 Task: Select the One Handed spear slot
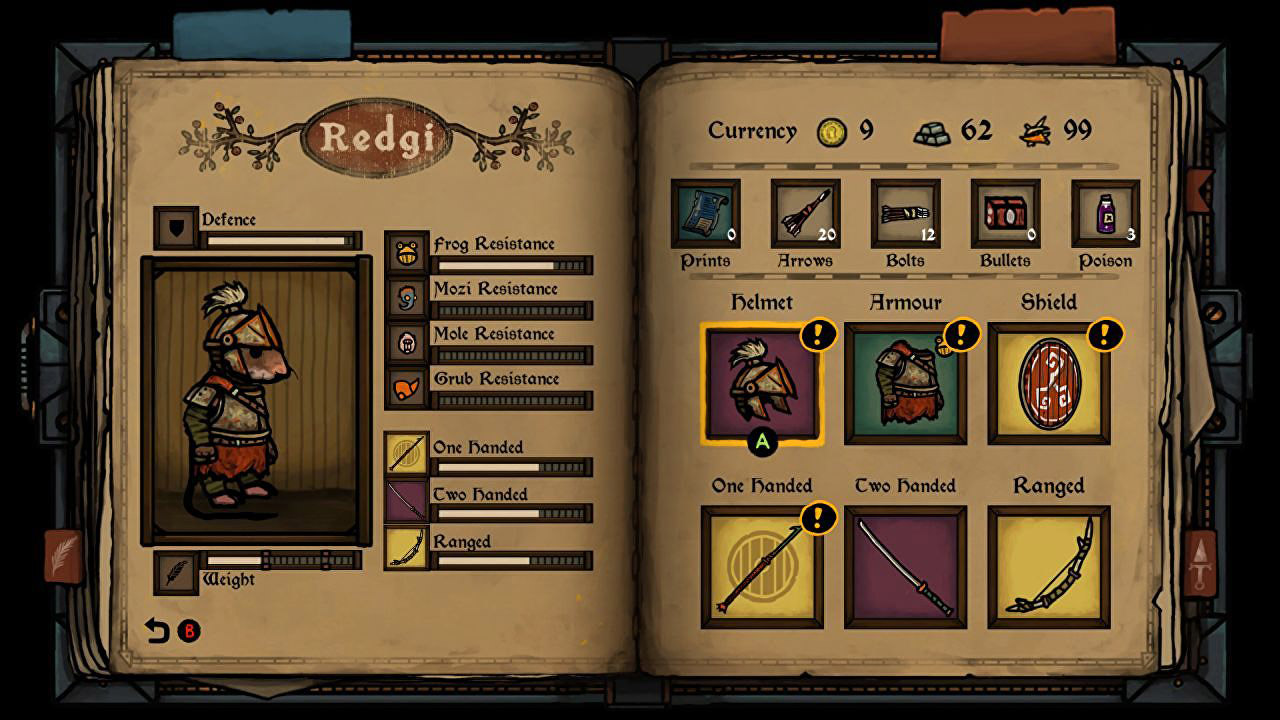(x=762, y=567)
